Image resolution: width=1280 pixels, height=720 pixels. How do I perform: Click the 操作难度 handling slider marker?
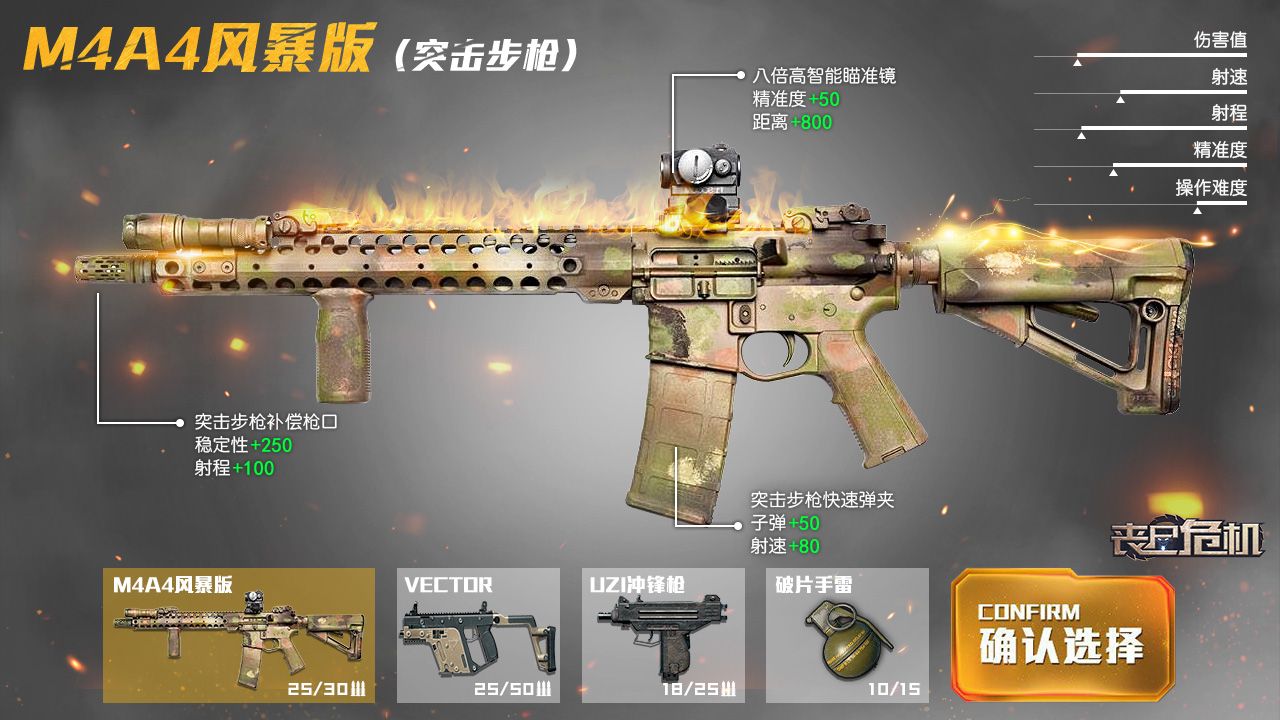click(x=1197, y=211)
